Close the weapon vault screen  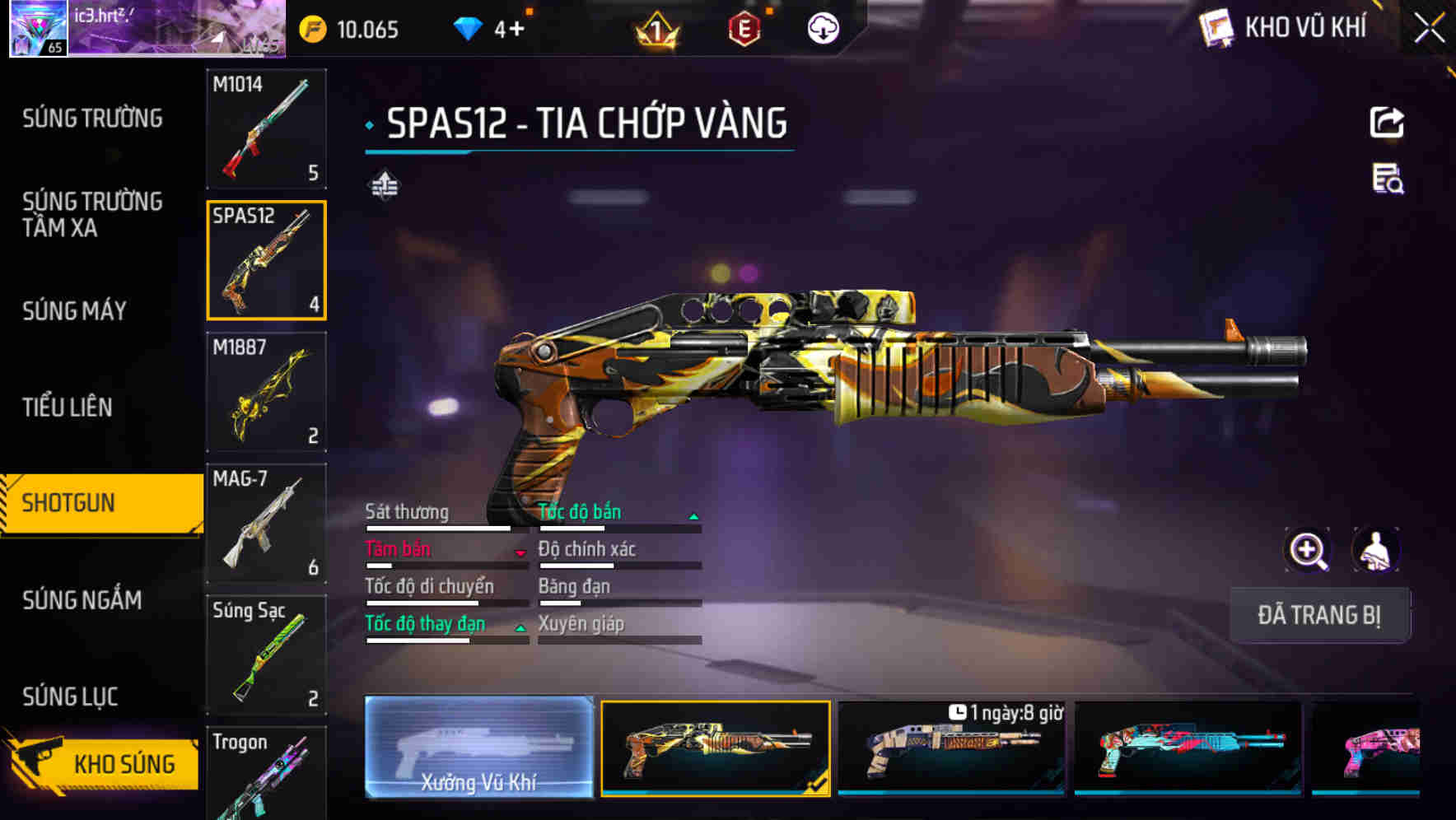pyautogui.click(x=1429, y=29)
